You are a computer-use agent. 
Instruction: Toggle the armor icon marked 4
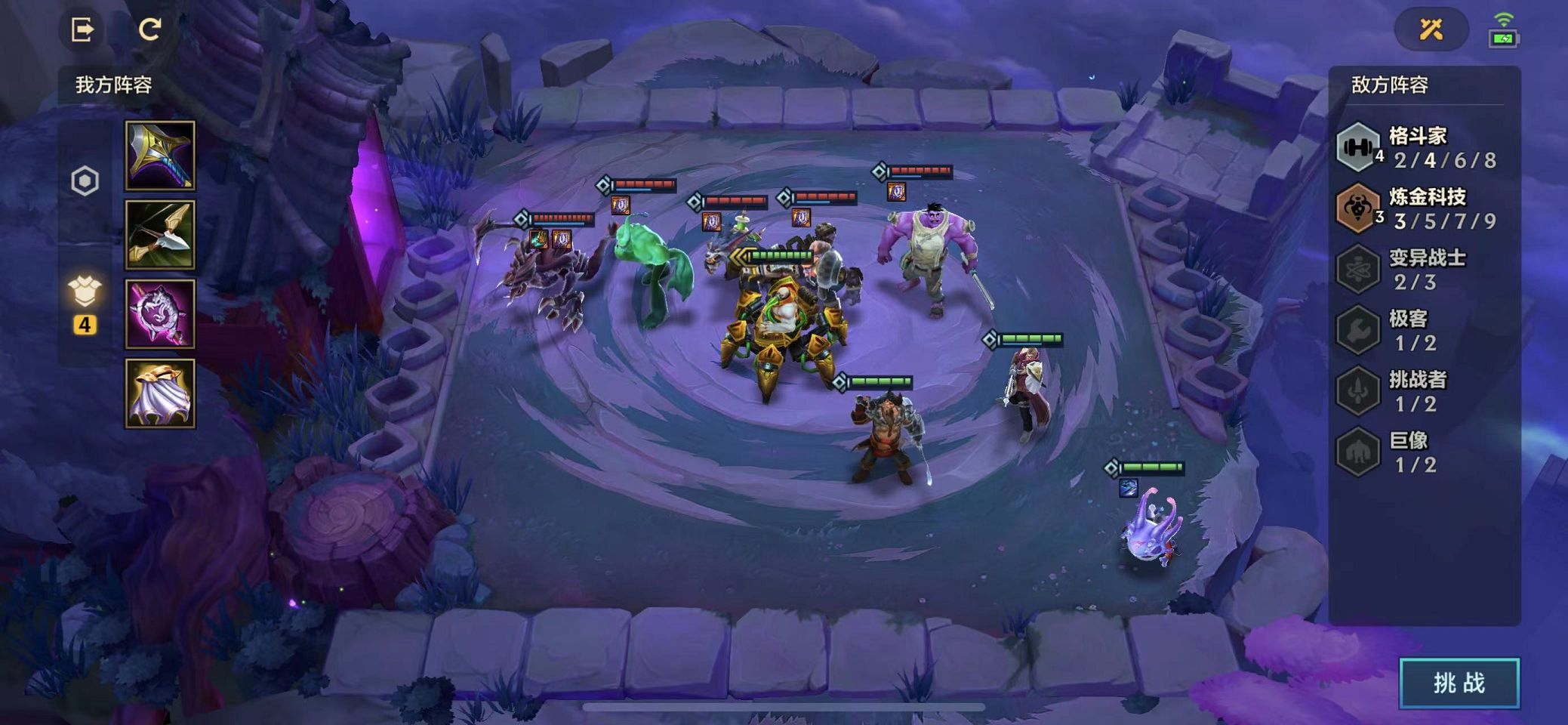click(x=85, y=302)
